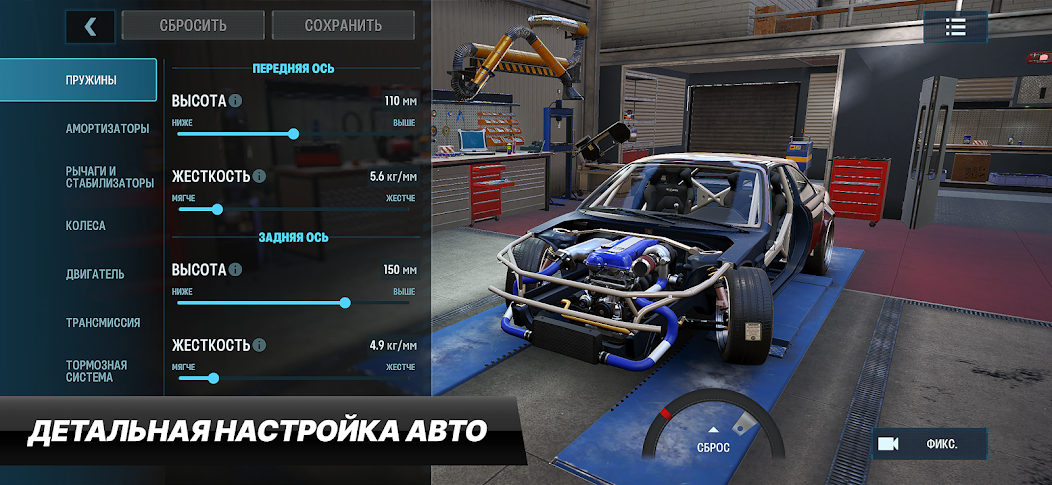Viewport: 1052px width, 485px height.
Task: Click the rear axle height slider handle
Action: click(345, 302)
